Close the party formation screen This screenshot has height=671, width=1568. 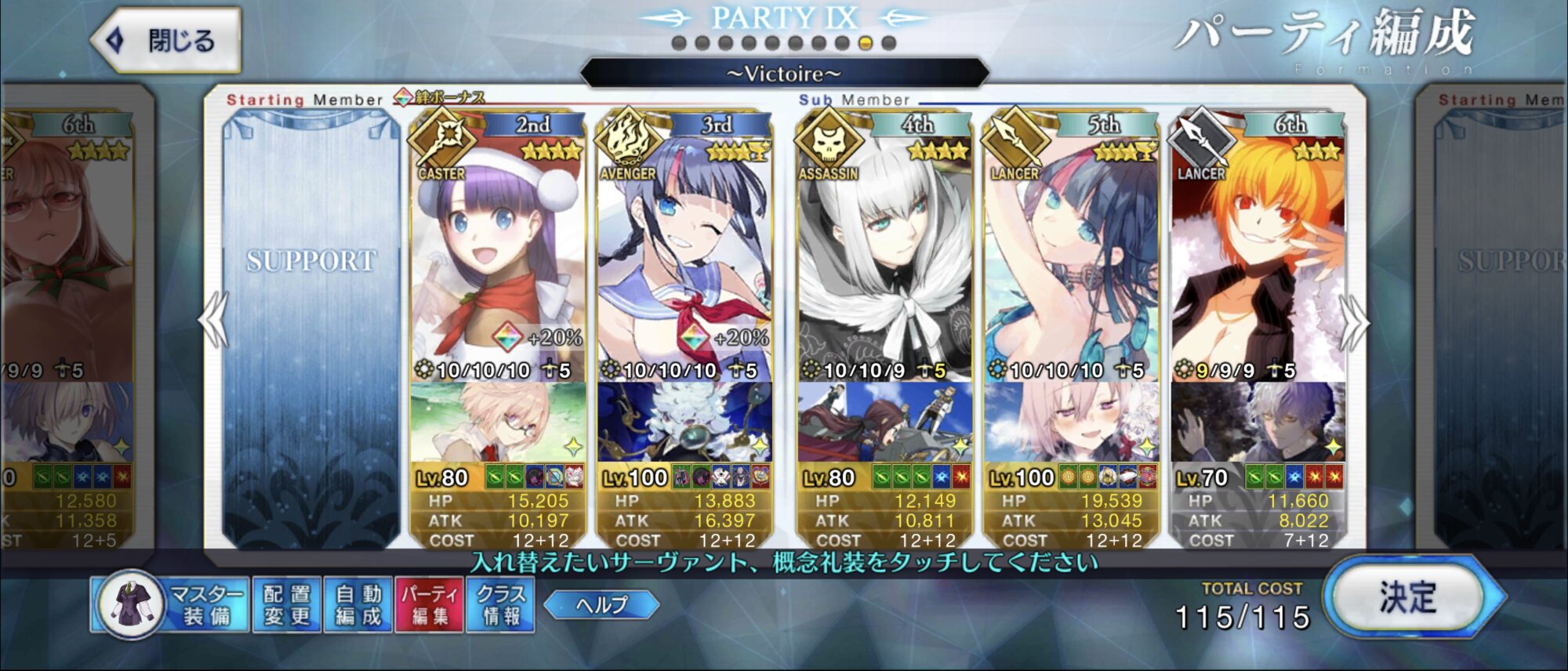tap(166, 41)
